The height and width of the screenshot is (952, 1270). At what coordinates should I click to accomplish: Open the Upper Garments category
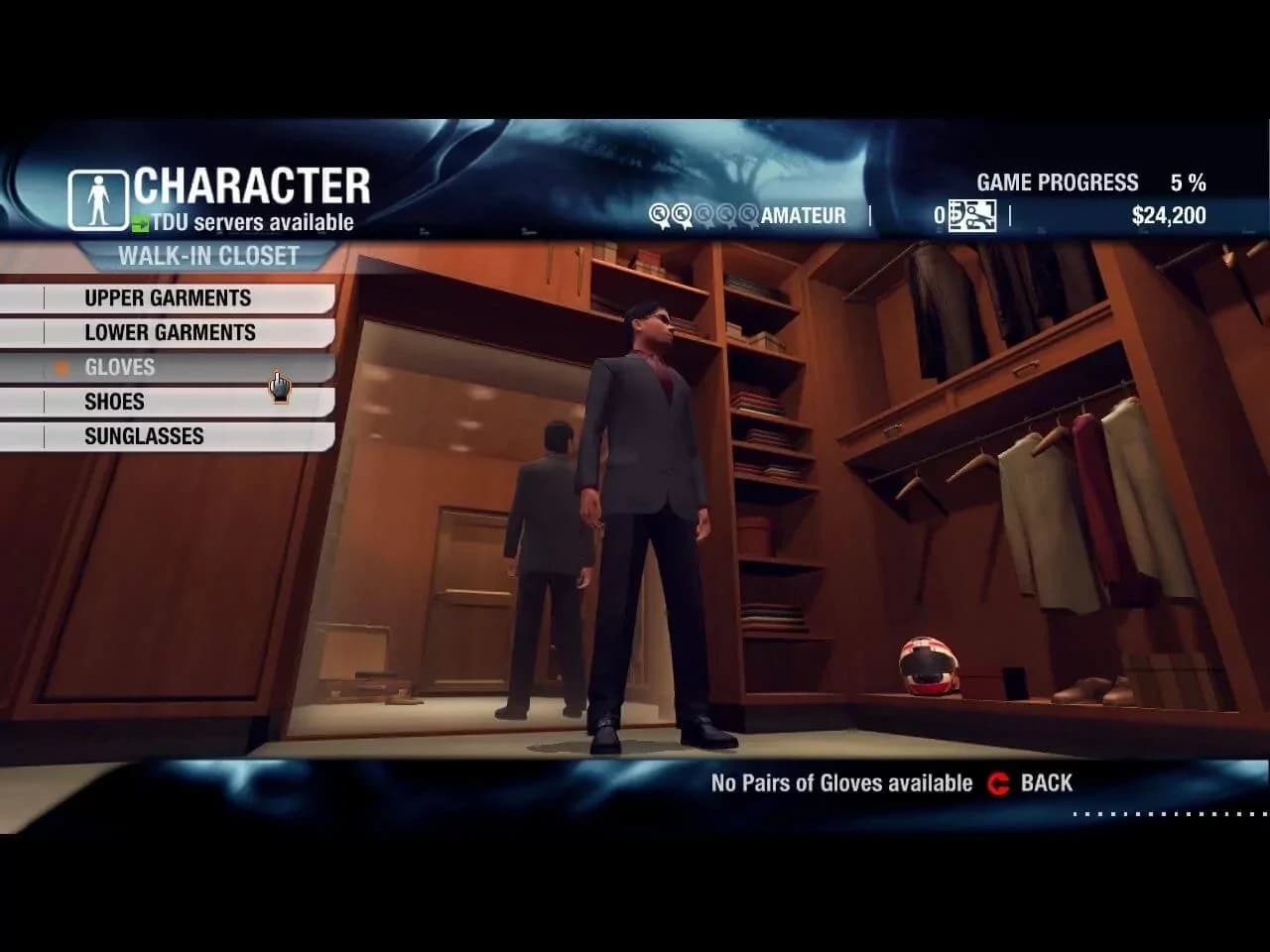168,298
